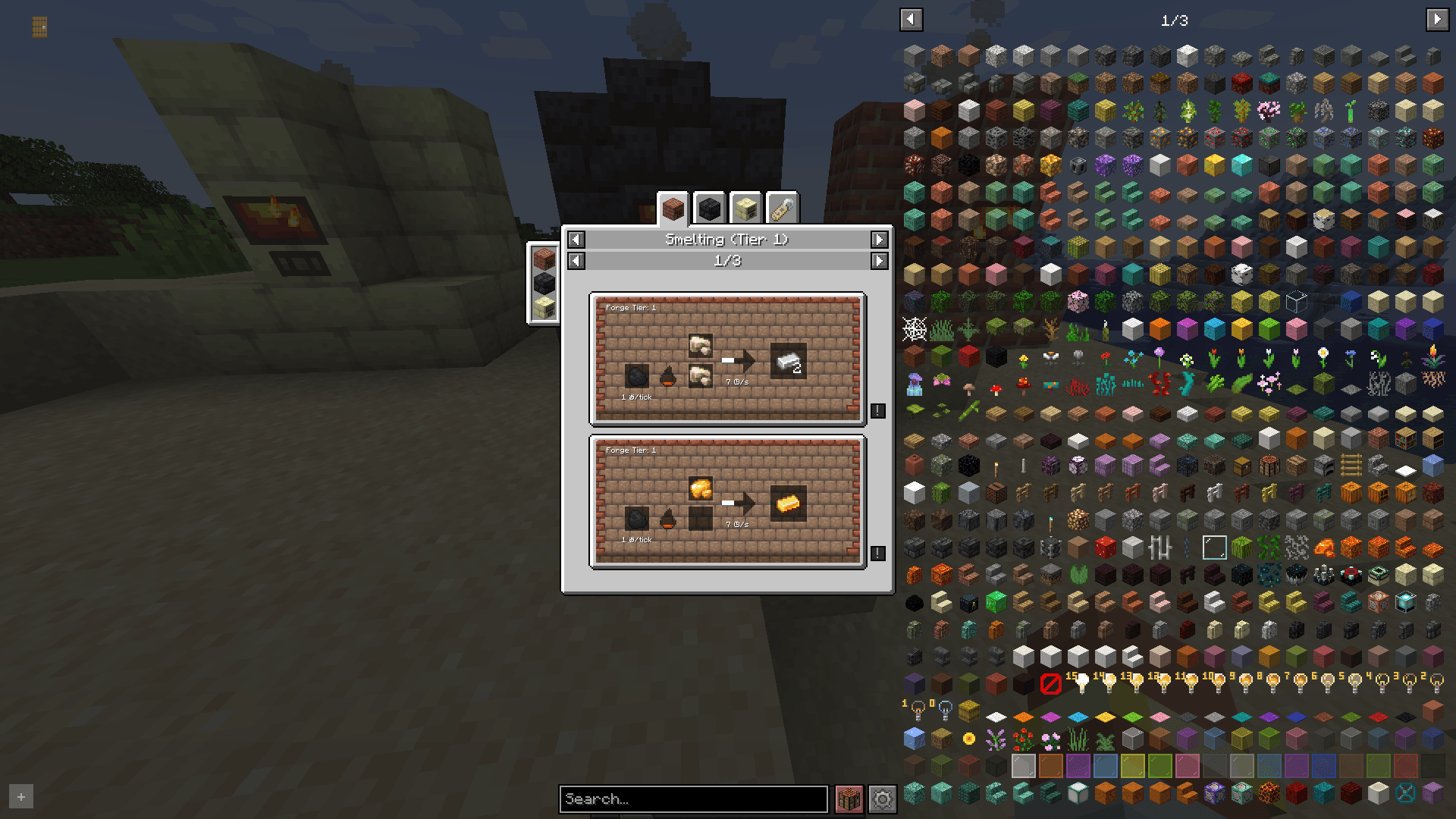Click the gold ingot output slot

[788, 504]
